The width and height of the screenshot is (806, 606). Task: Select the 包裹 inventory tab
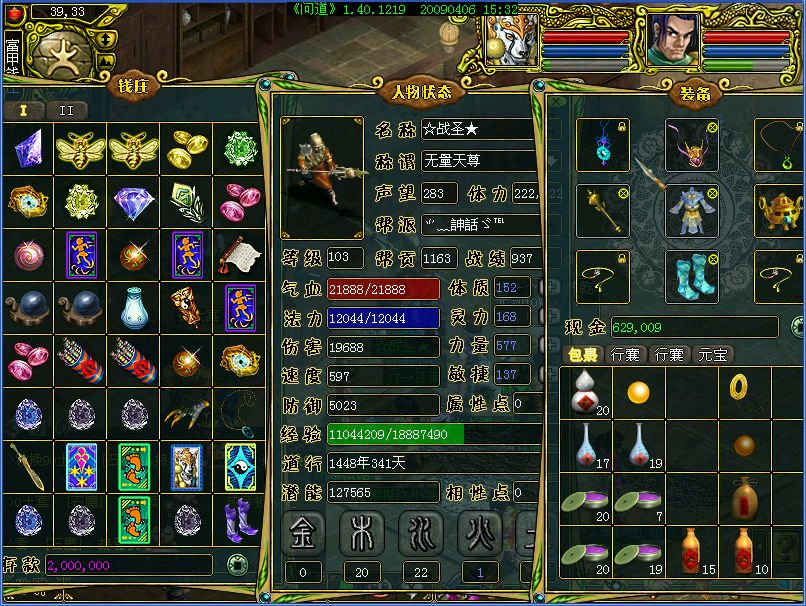coord(583,354)
